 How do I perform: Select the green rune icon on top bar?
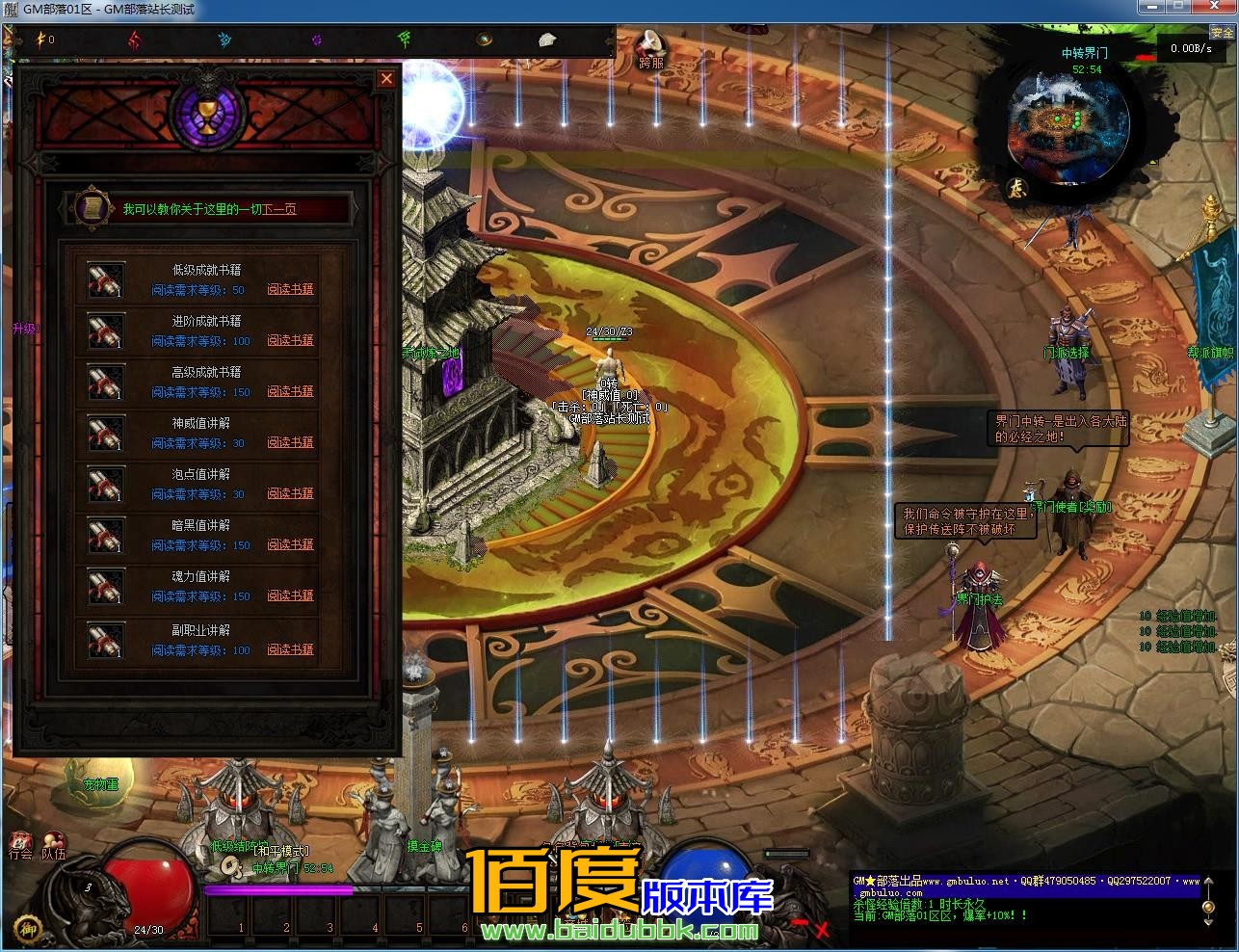coord(405,39)
